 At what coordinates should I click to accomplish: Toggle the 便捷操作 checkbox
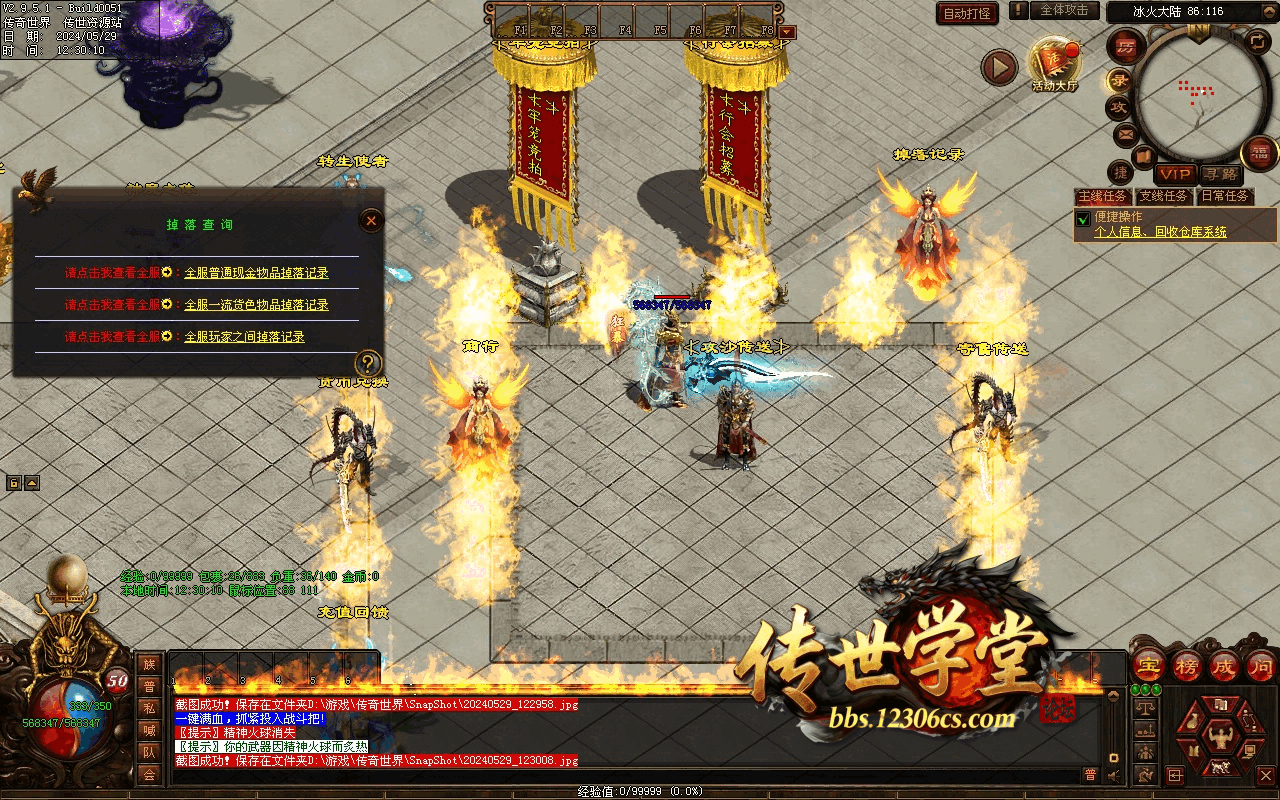(1082, 218)
